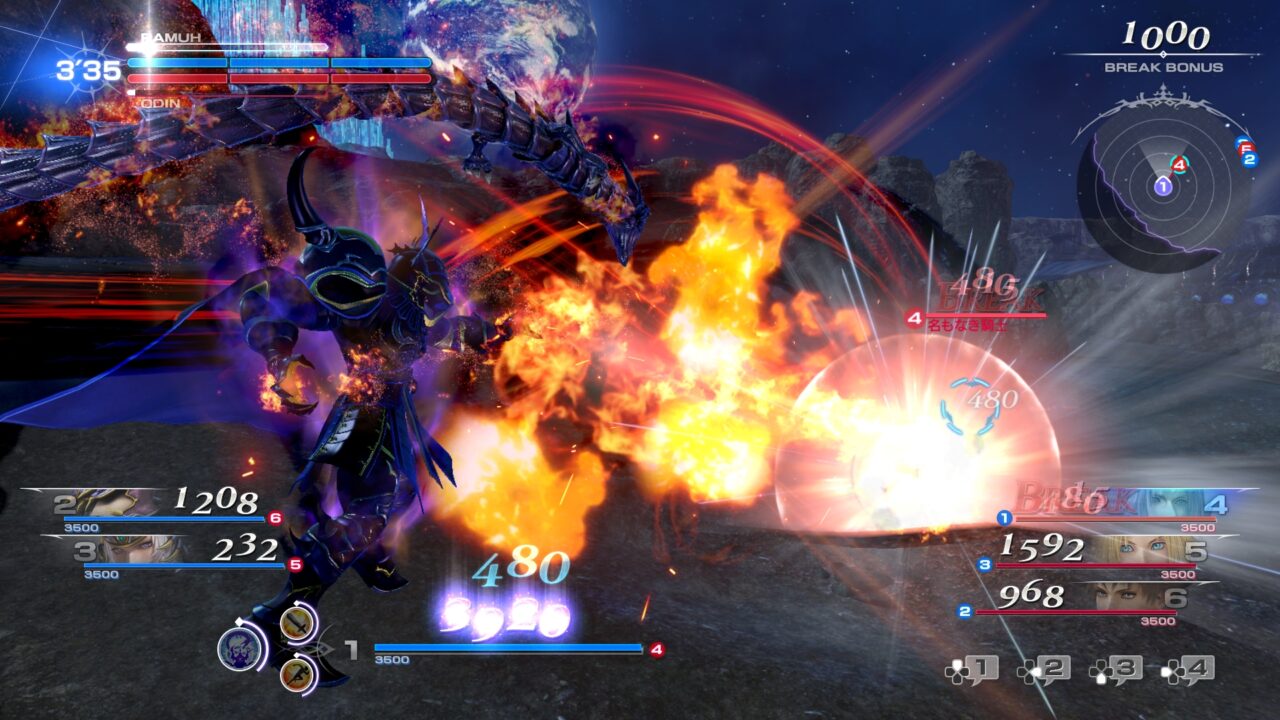The image size is (1280, 720).
Task: Select the Ramuh summon icon in the skill wheel
Action: [240, 647]
